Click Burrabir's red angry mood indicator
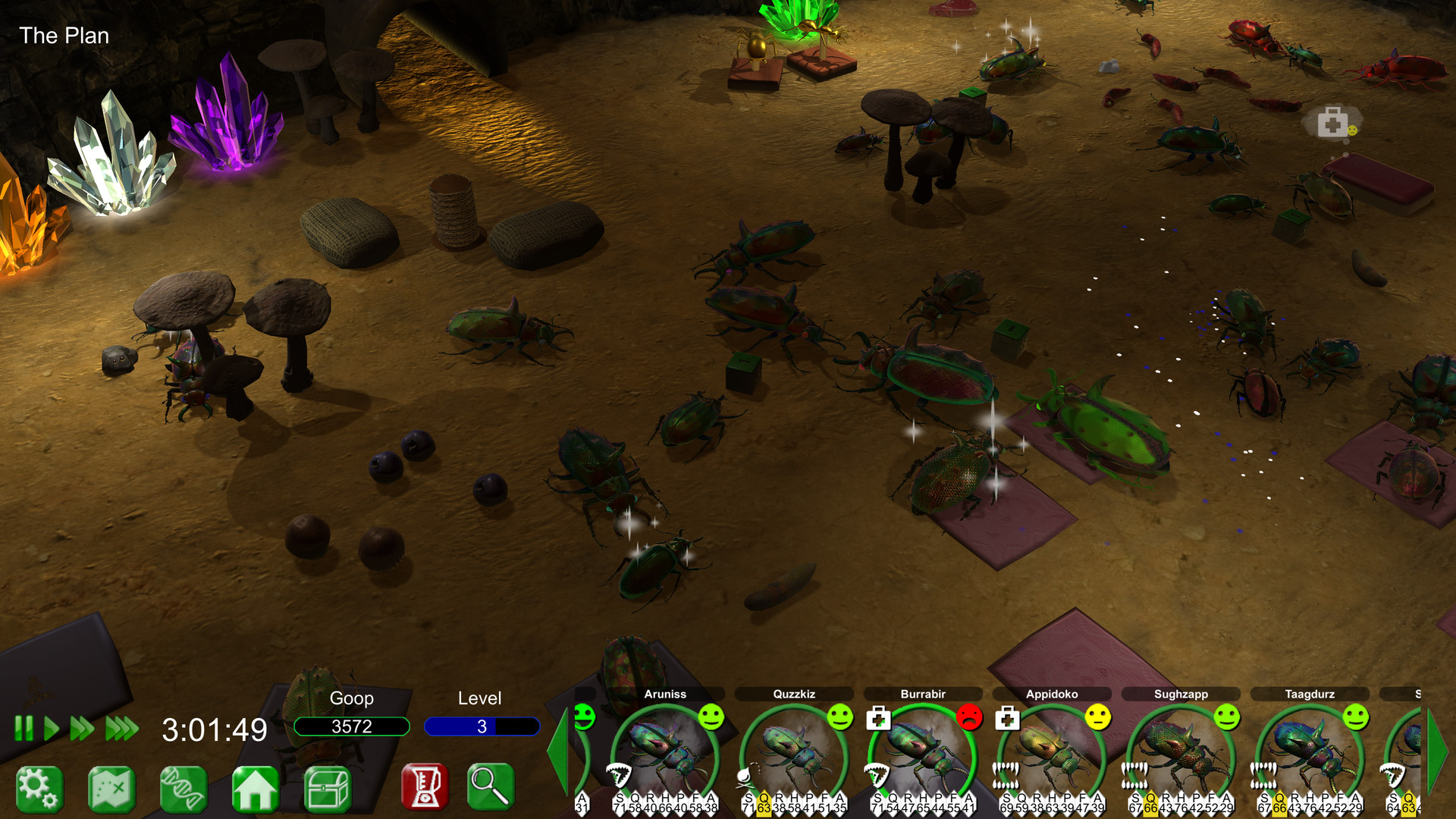Image resolution: width=1456 pixels, height=819 pixels. [971, 717]
